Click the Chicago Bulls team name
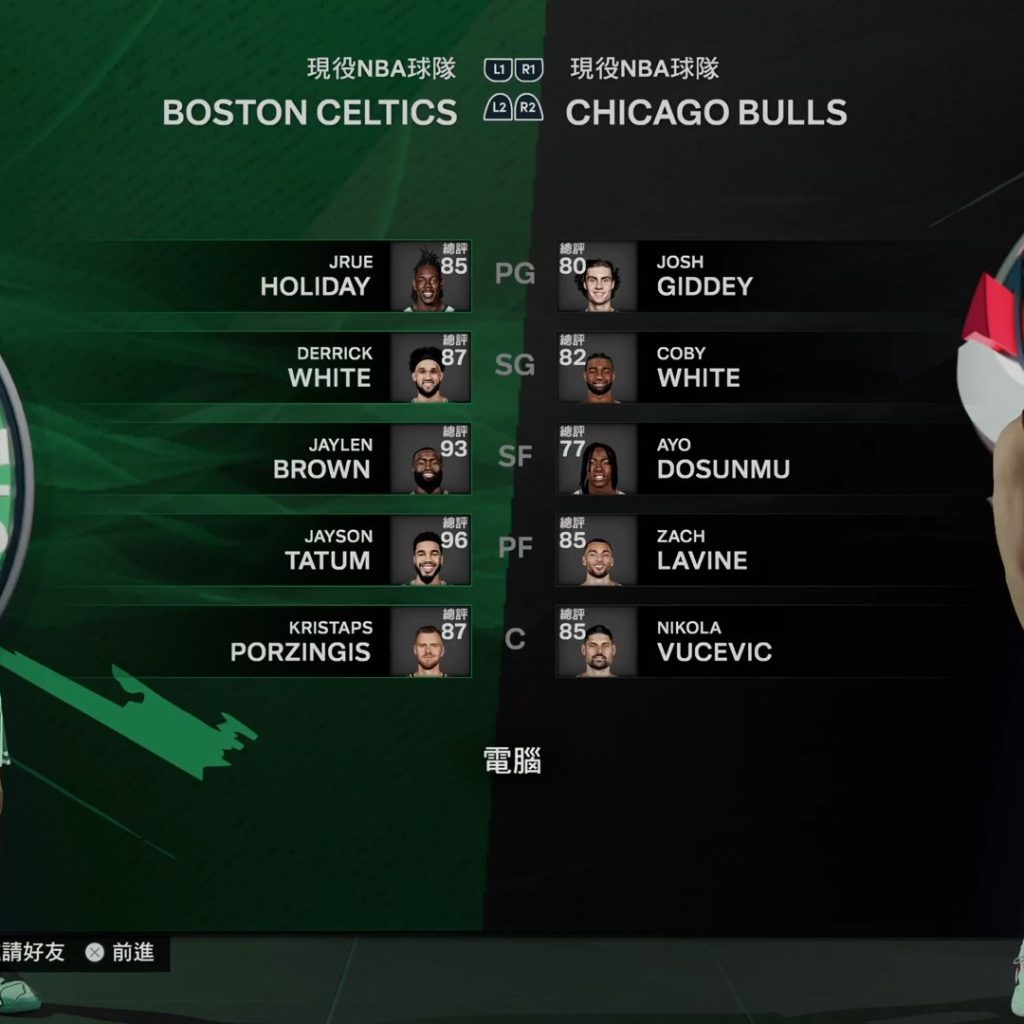This screenshot has width=1024, height=1024. coord(706,113)
